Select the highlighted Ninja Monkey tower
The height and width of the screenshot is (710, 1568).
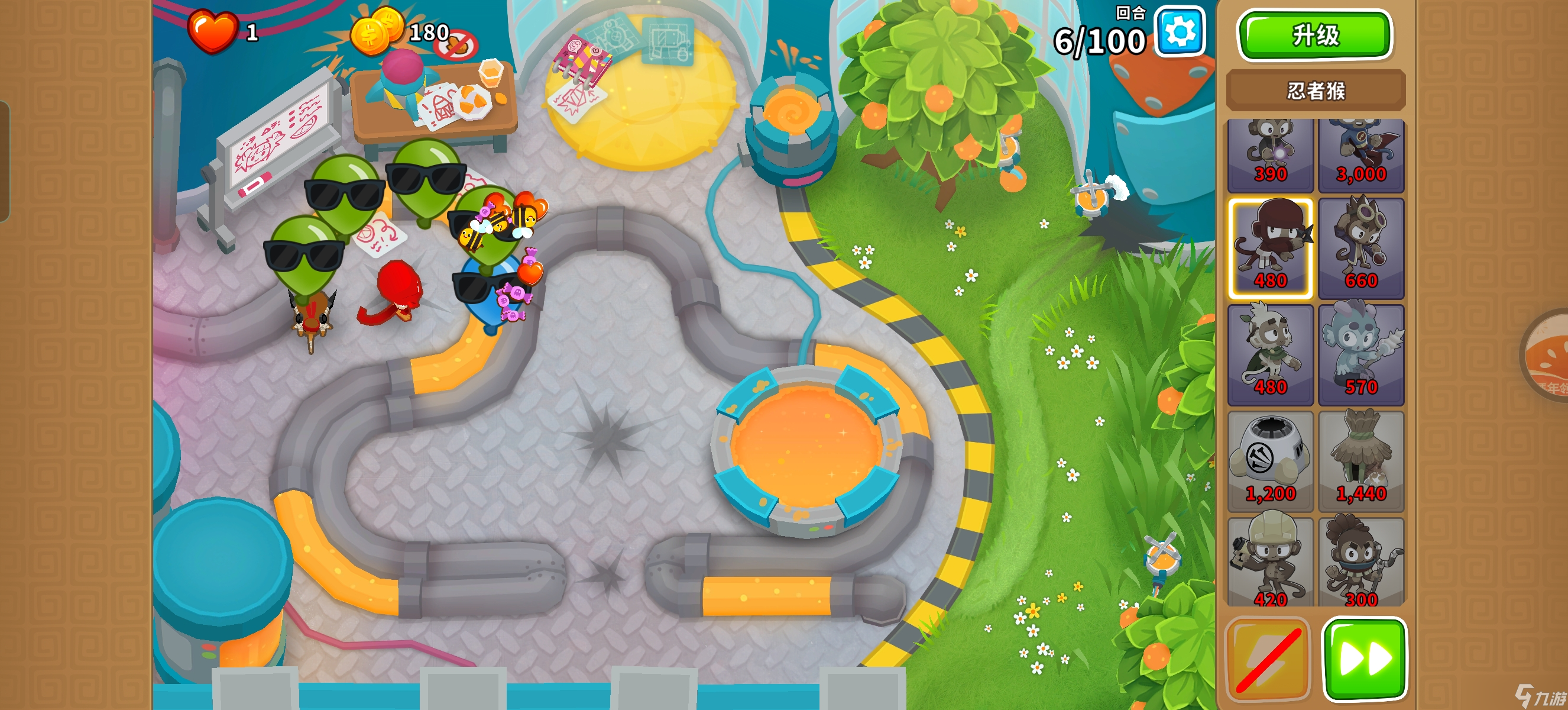coord(1270,248)
